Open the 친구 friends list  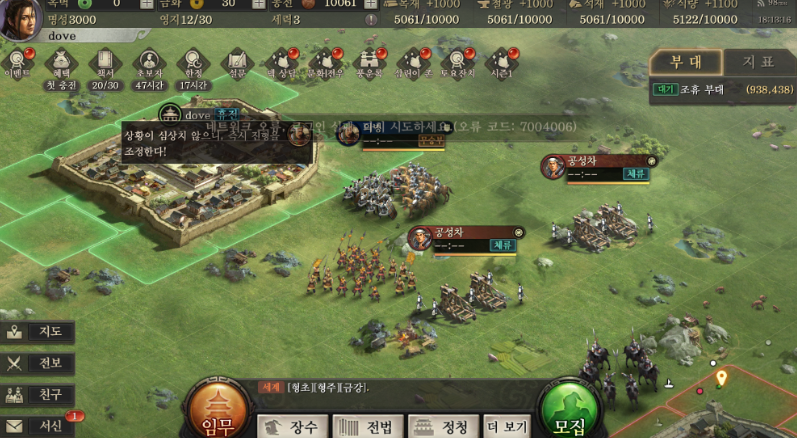[38, 394]
